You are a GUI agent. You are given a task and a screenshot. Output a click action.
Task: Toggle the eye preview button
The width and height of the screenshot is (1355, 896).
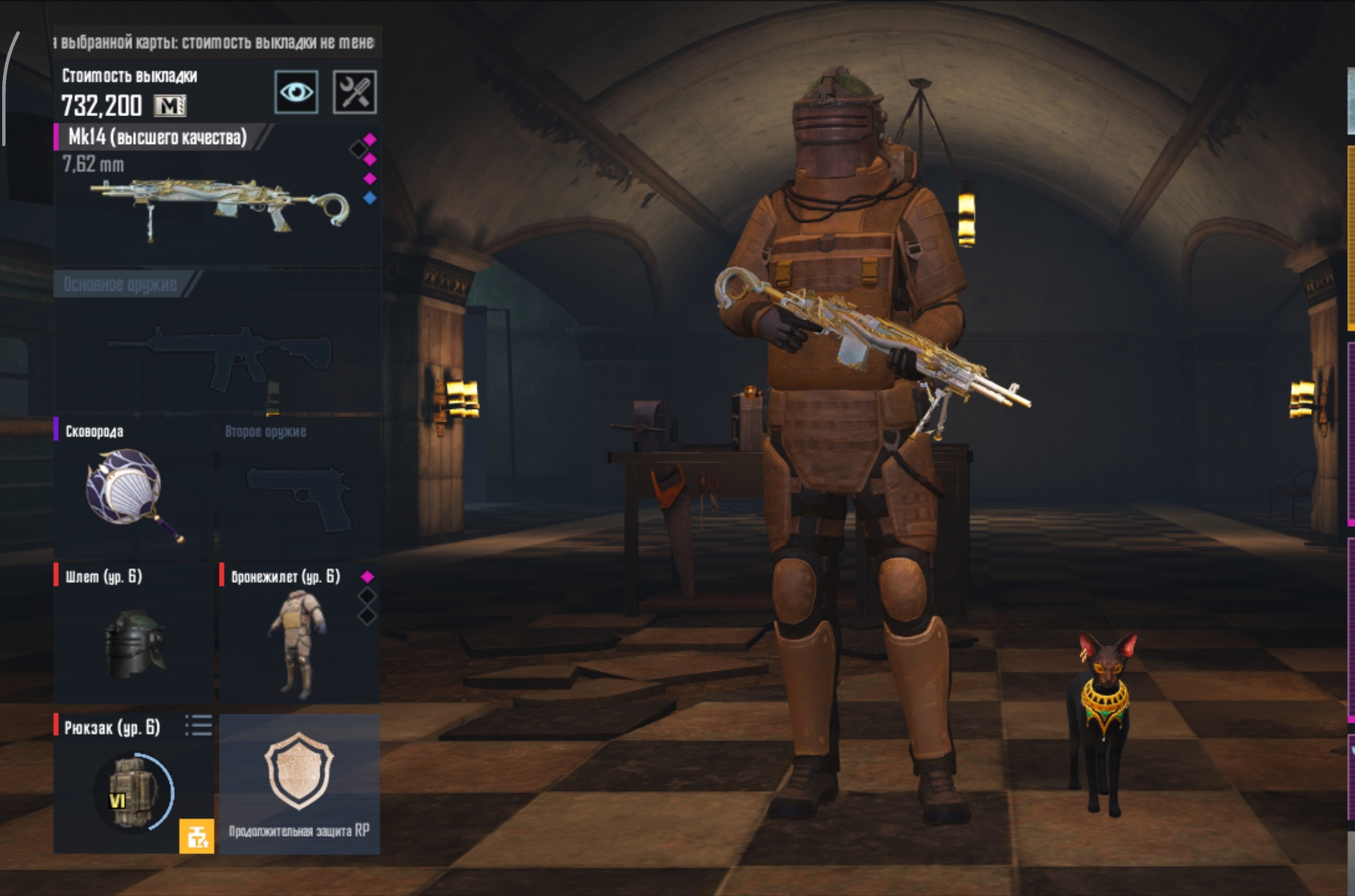point(296,93)
